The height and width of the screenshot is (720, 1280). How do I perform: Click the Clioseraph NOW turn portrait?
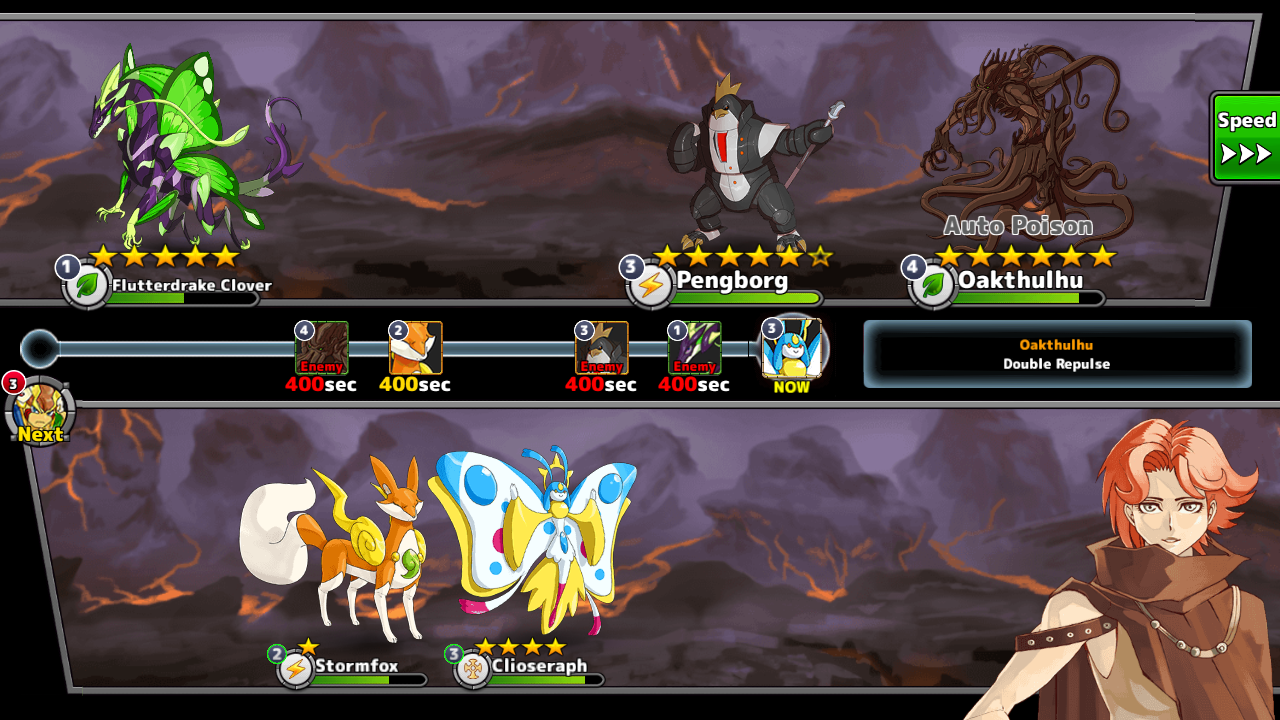coord(792,349)
